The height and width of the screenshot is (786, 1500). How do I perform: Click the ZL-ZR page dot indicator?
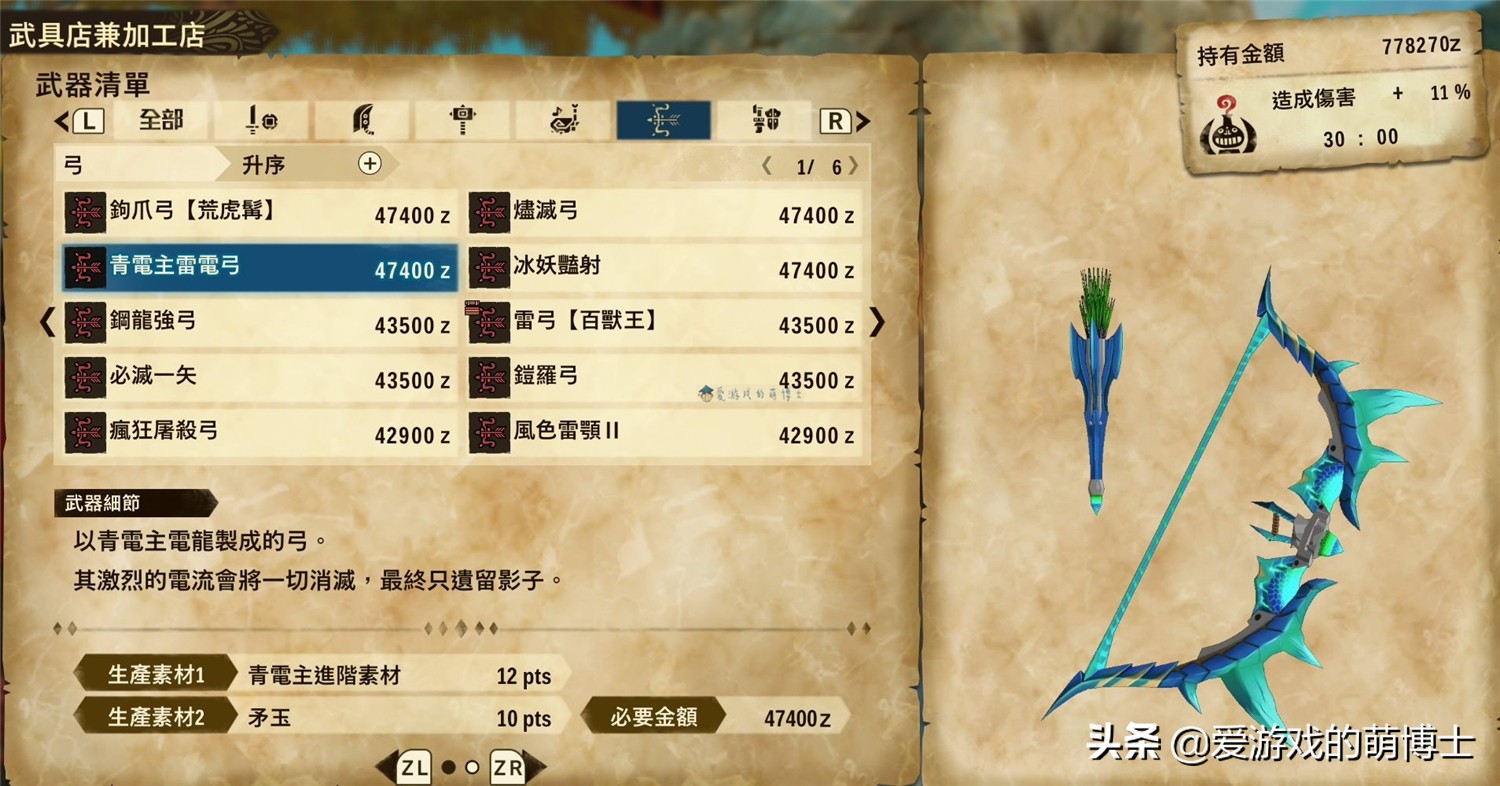click(x=460, y=769)
